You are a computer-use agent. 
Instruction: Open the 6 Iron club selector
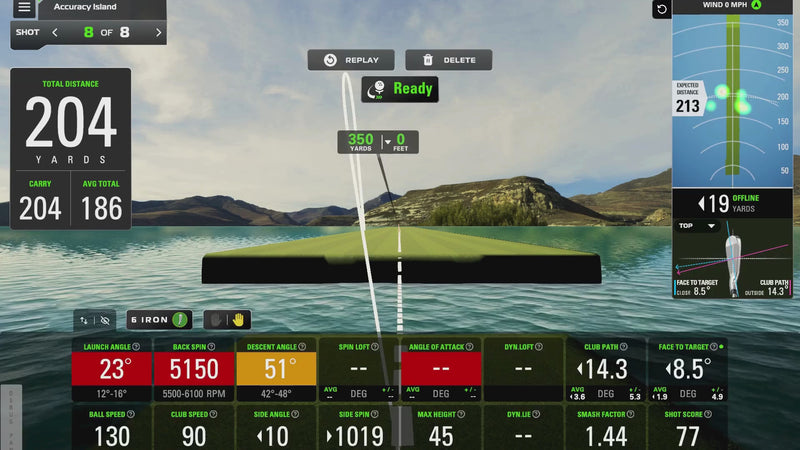160,320
